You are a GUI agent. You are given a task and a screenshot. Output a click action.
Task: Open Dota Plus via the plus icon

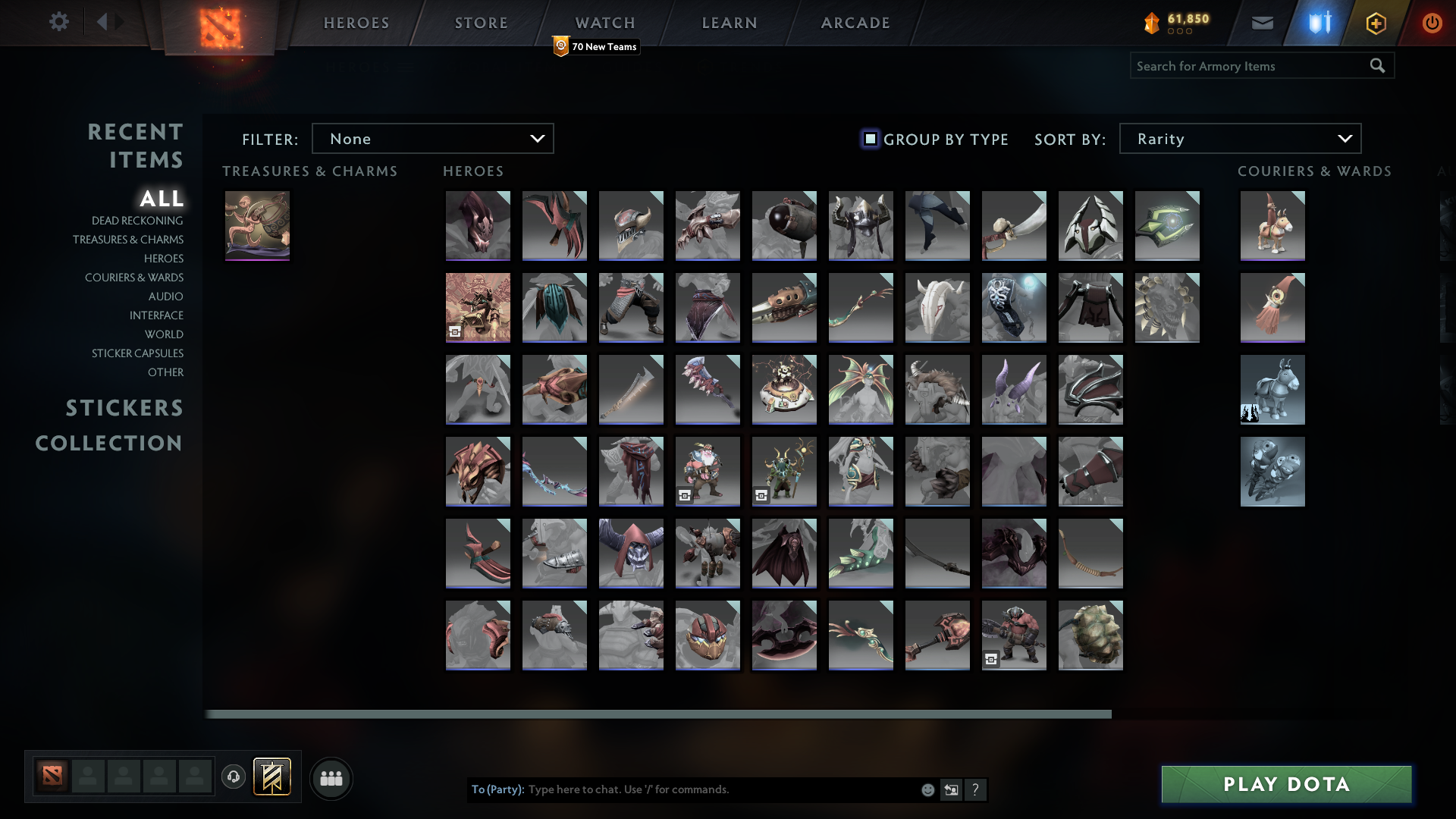(1376, 23)
